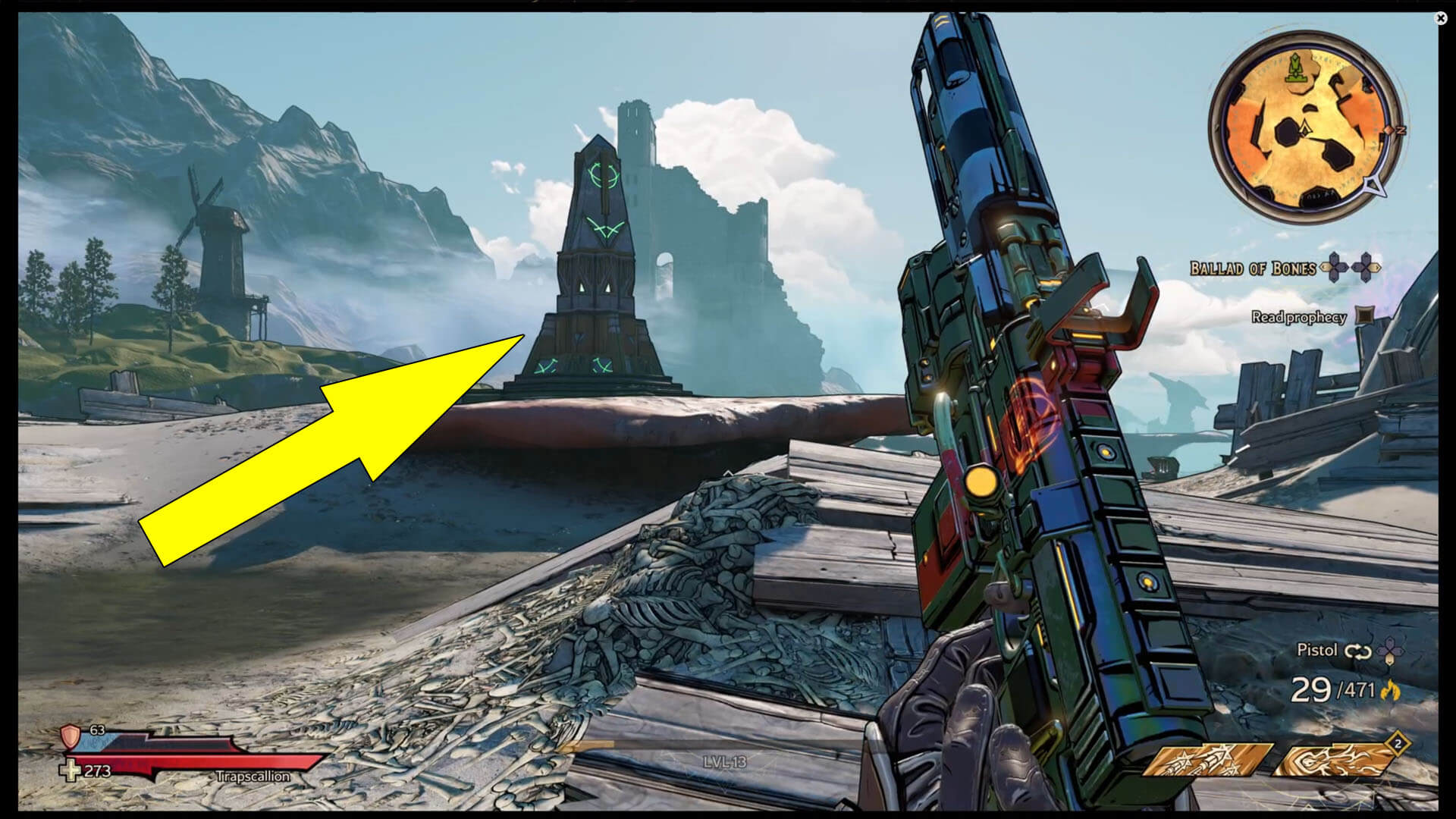Viewport: 1456px width, 819px height.
Task: Select the cycle weapon icon beside Pistol
Action: click(1357, 651)
